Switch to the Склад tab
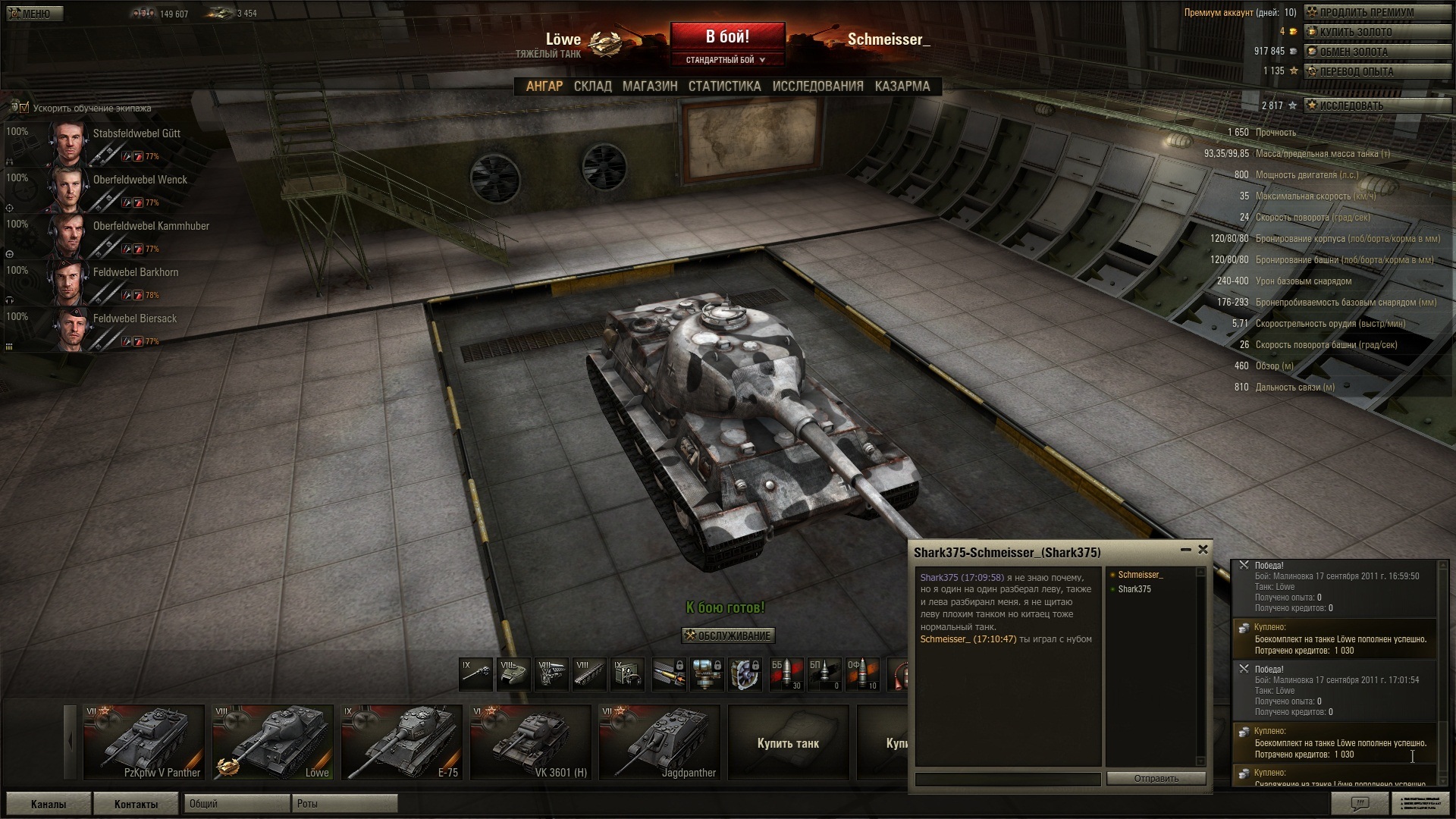This screenshot has height=819, width=1456. 592,86
